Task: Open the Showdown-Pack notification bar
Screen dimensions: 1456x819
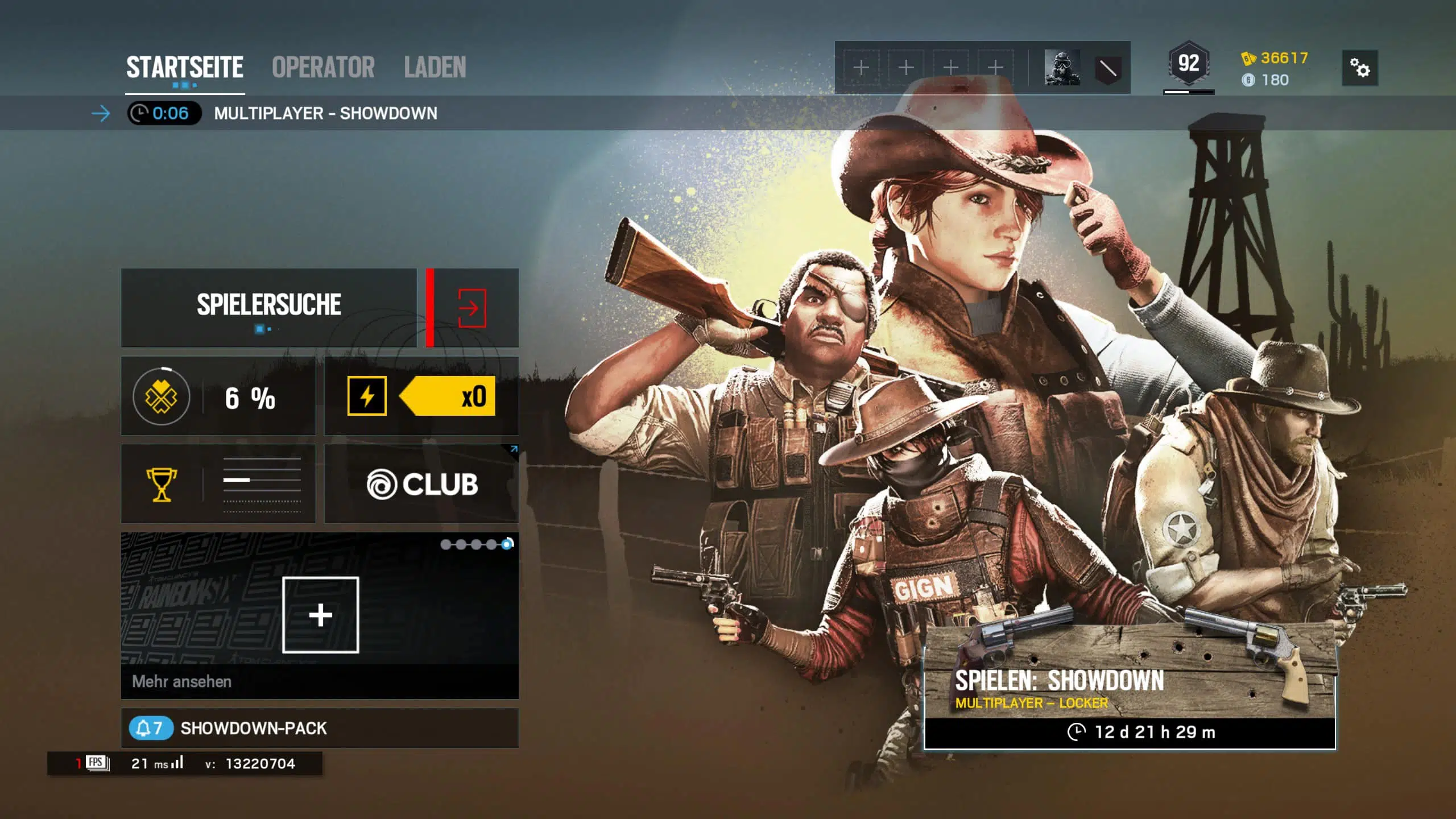Action: 320,728
